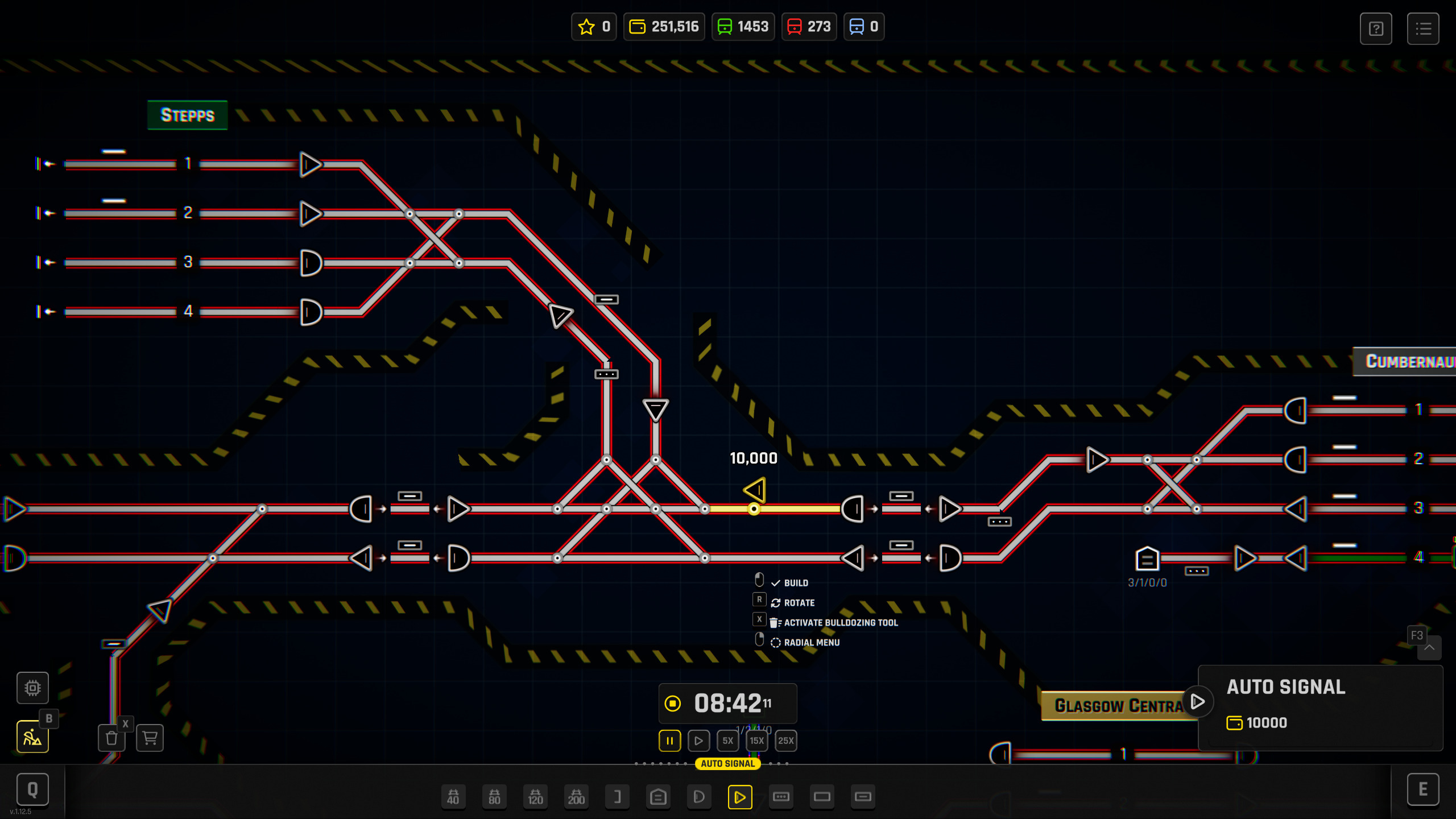Select the buffer stop track tool

(617, 797)
